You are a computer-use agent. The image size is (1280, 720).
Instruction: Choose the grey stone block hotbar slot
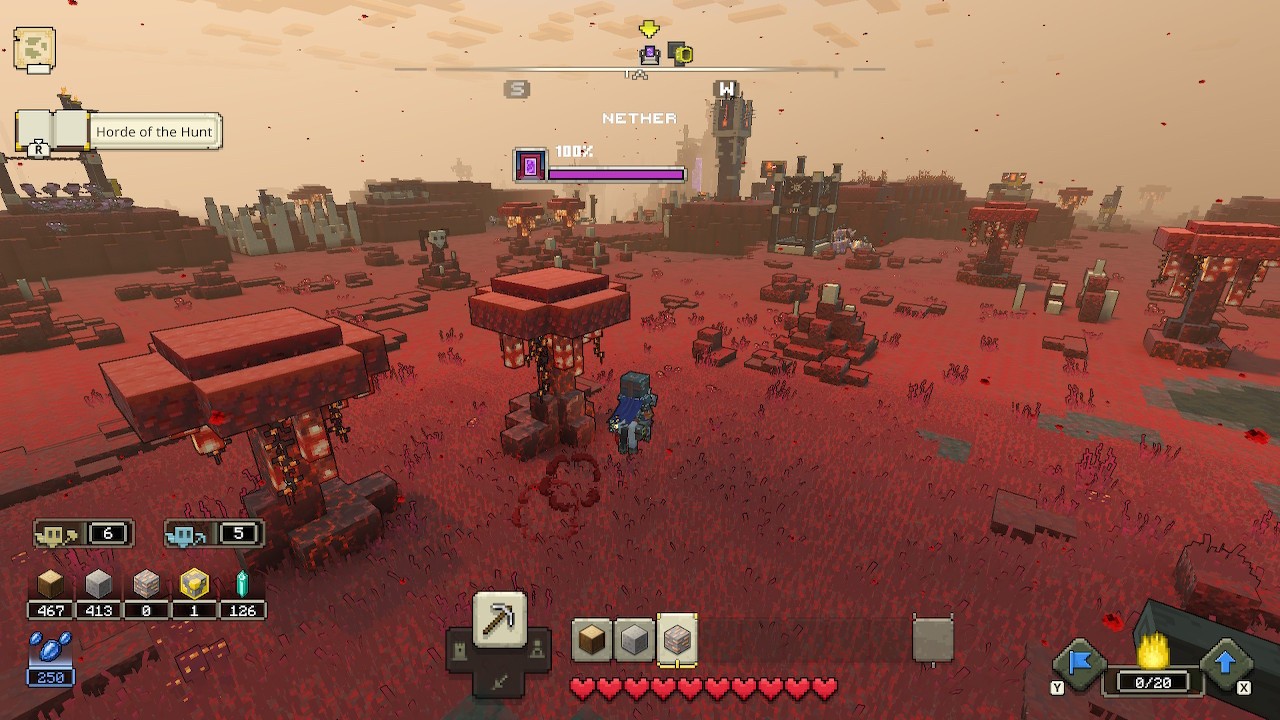tap(635, 640)
